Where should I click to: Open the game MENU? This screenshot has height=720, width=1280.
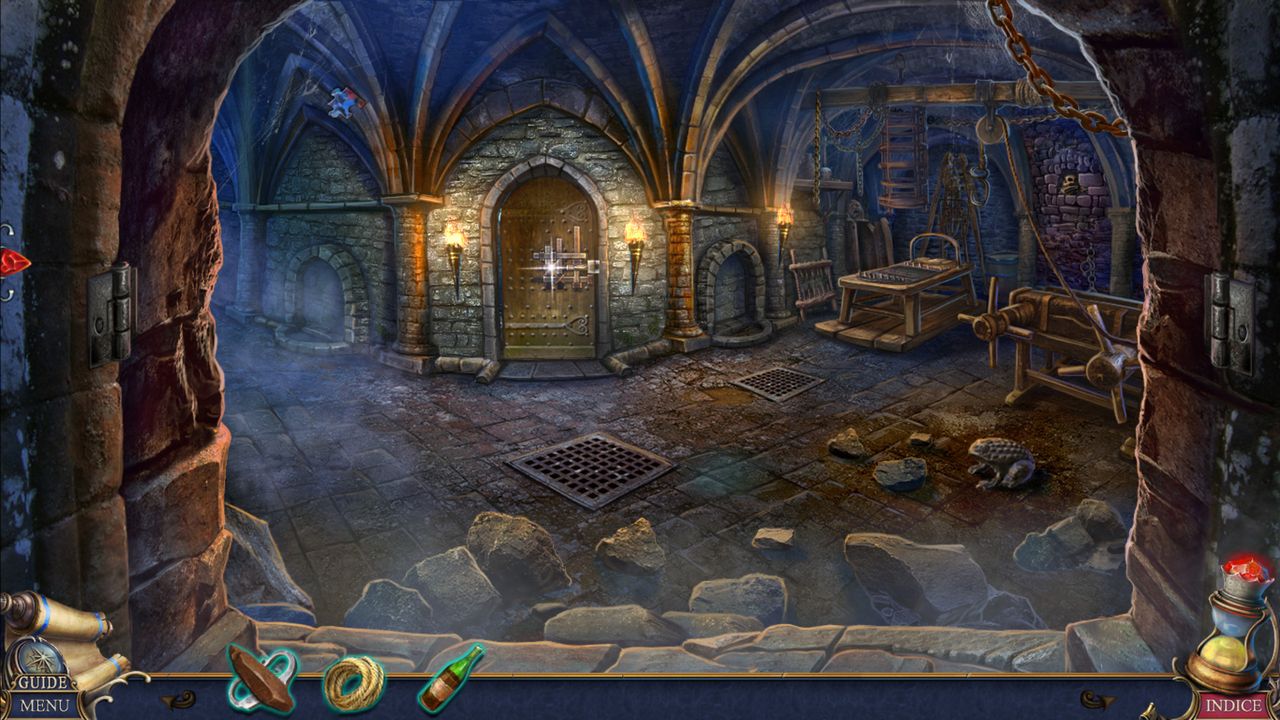pos(46,706)
